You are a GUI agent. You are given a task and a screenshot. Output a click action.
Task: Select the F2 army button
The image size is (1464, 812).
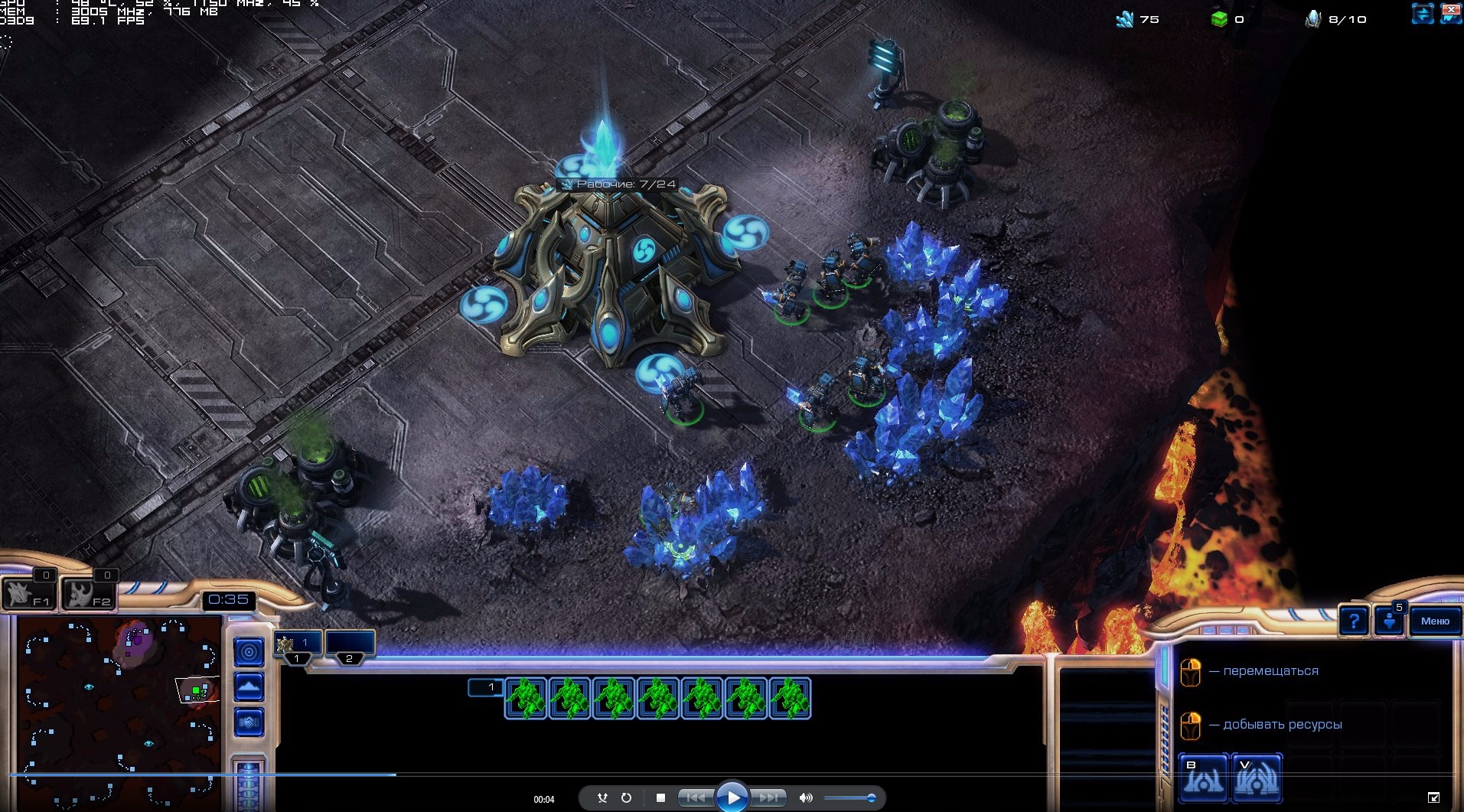86,593
